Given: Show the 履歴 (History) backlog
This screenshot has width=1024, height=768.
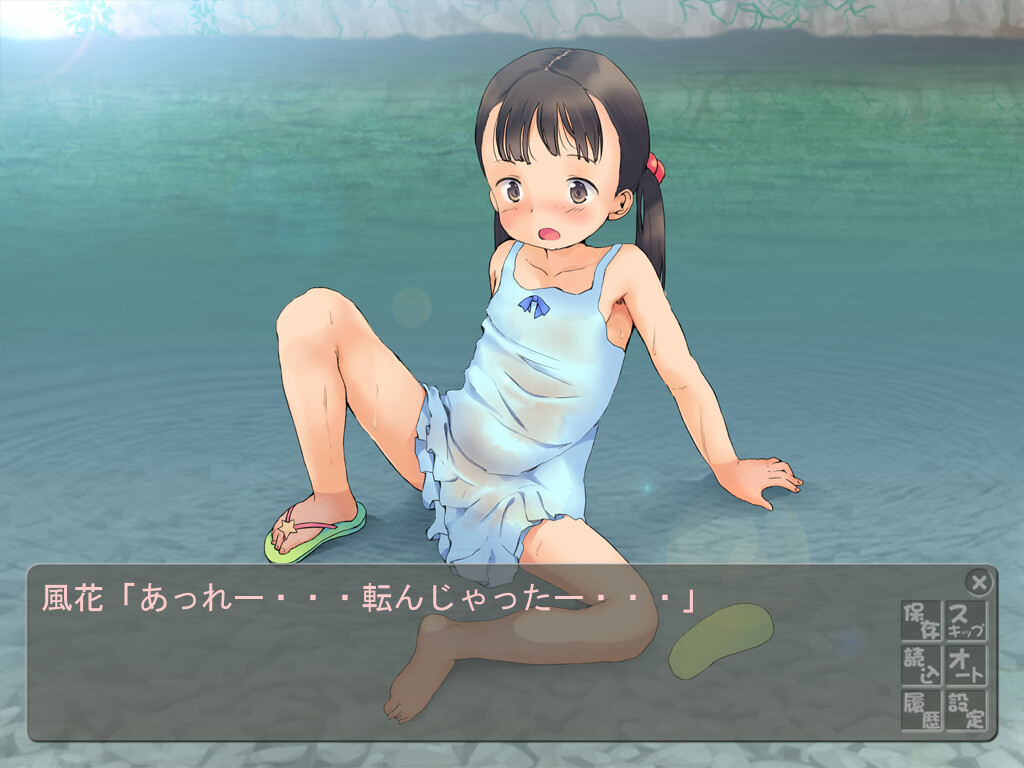Looking at the screenshot, I should [x=921, y=709].
